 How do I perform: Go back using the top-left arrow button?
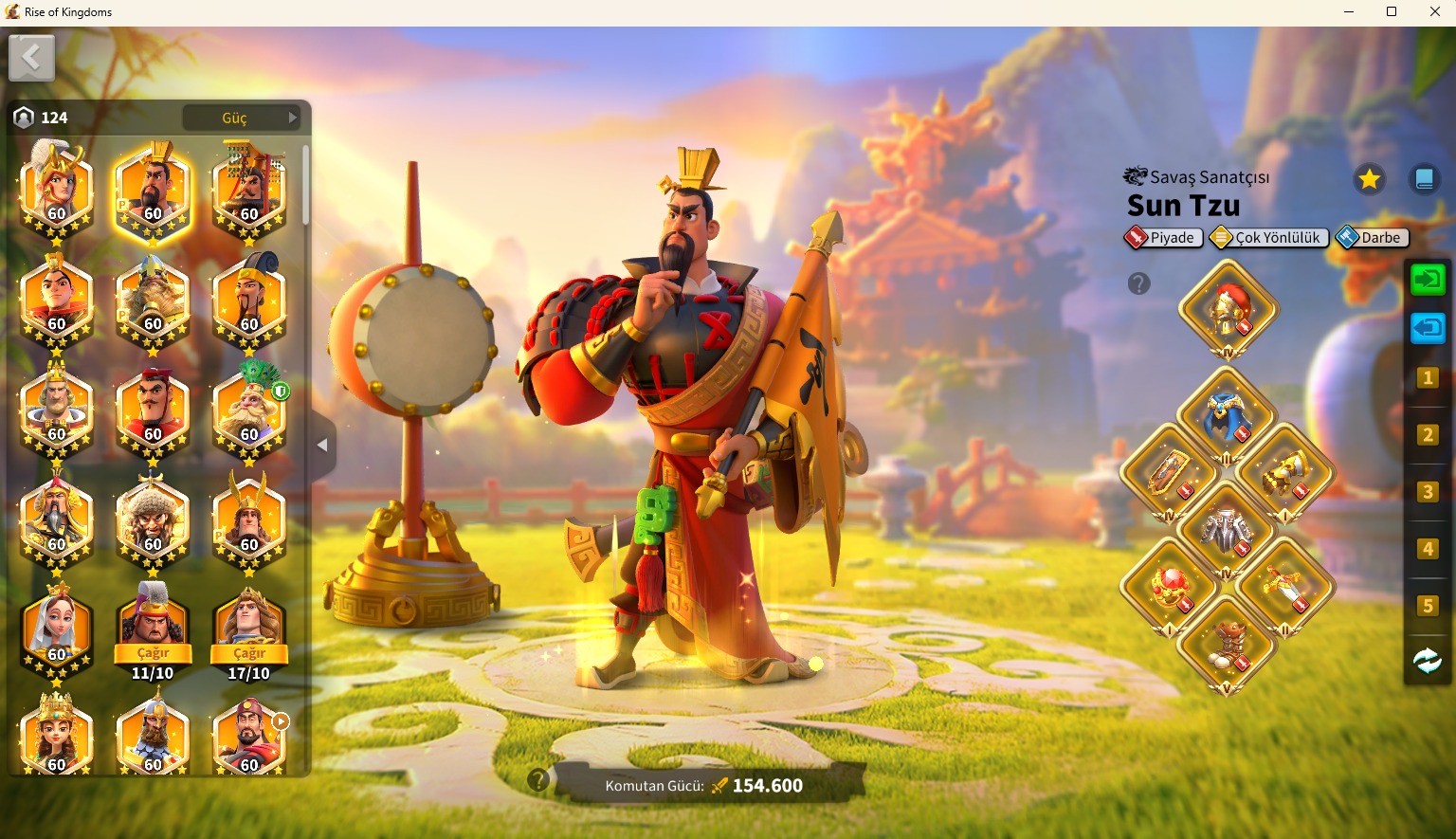pos(31,59)
